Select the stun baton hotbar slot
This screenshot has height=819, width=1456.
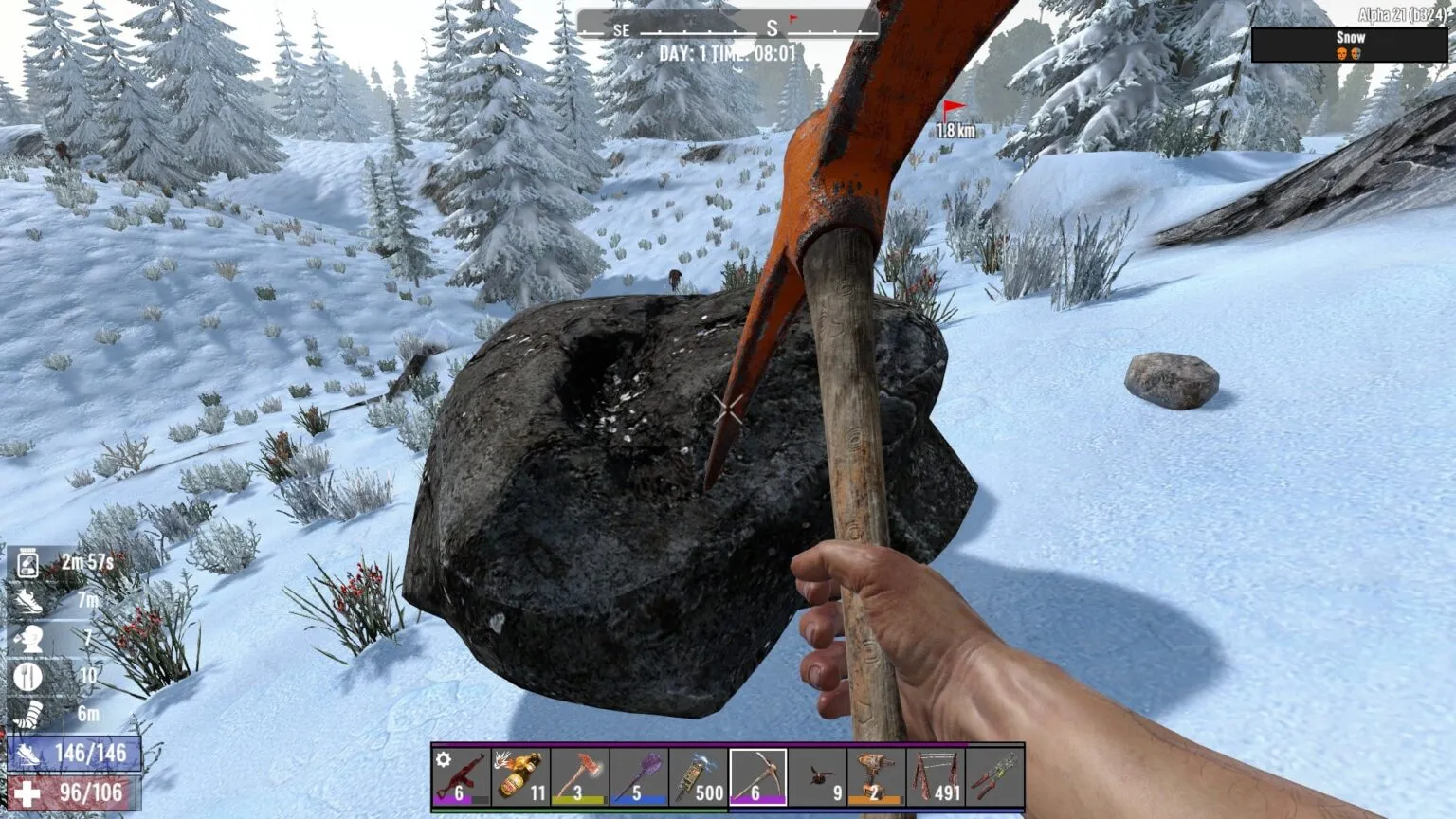(x=696, y=777)
